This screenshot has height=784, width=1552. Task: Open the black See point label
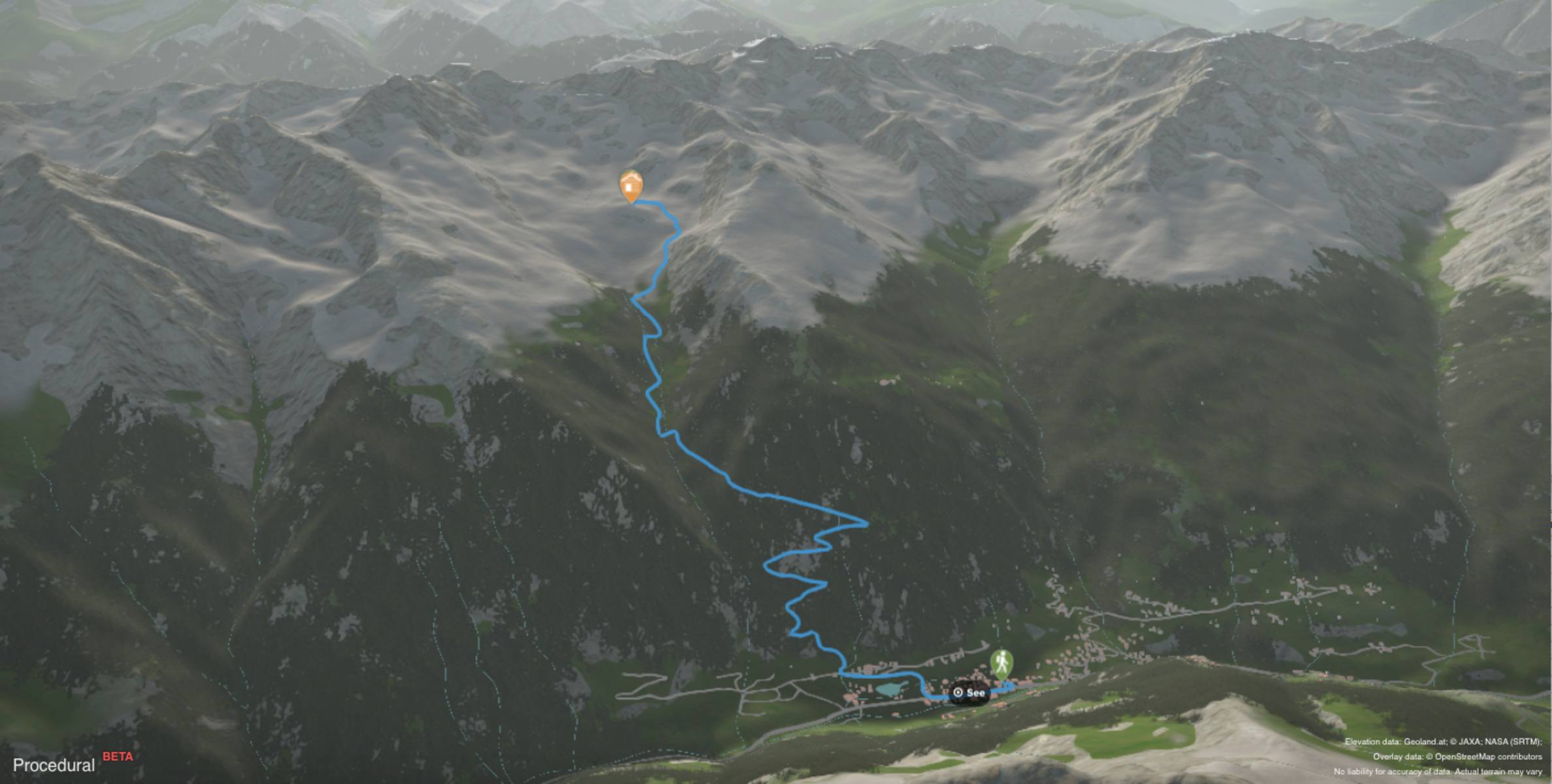coord(969,693)
